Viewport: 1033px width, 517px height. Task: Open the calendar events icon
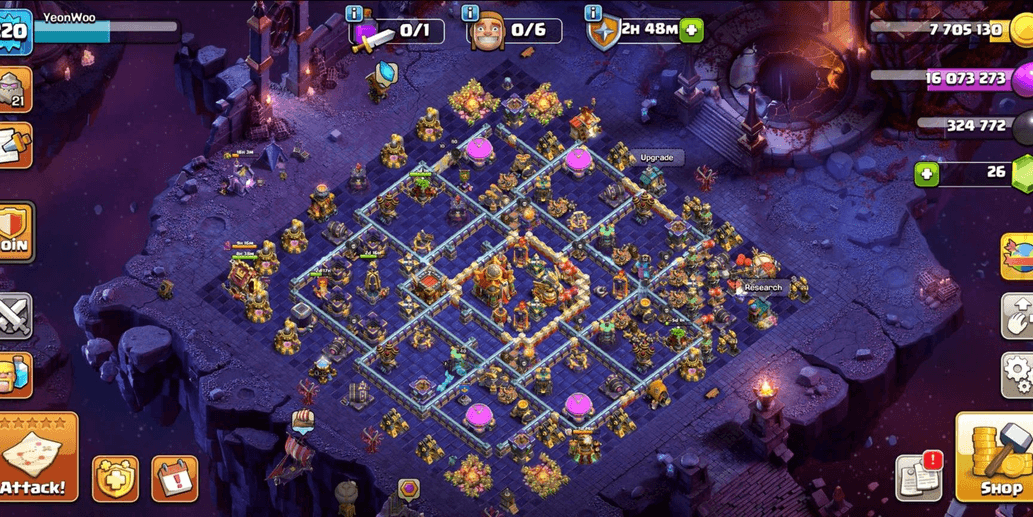click(174, 479)
